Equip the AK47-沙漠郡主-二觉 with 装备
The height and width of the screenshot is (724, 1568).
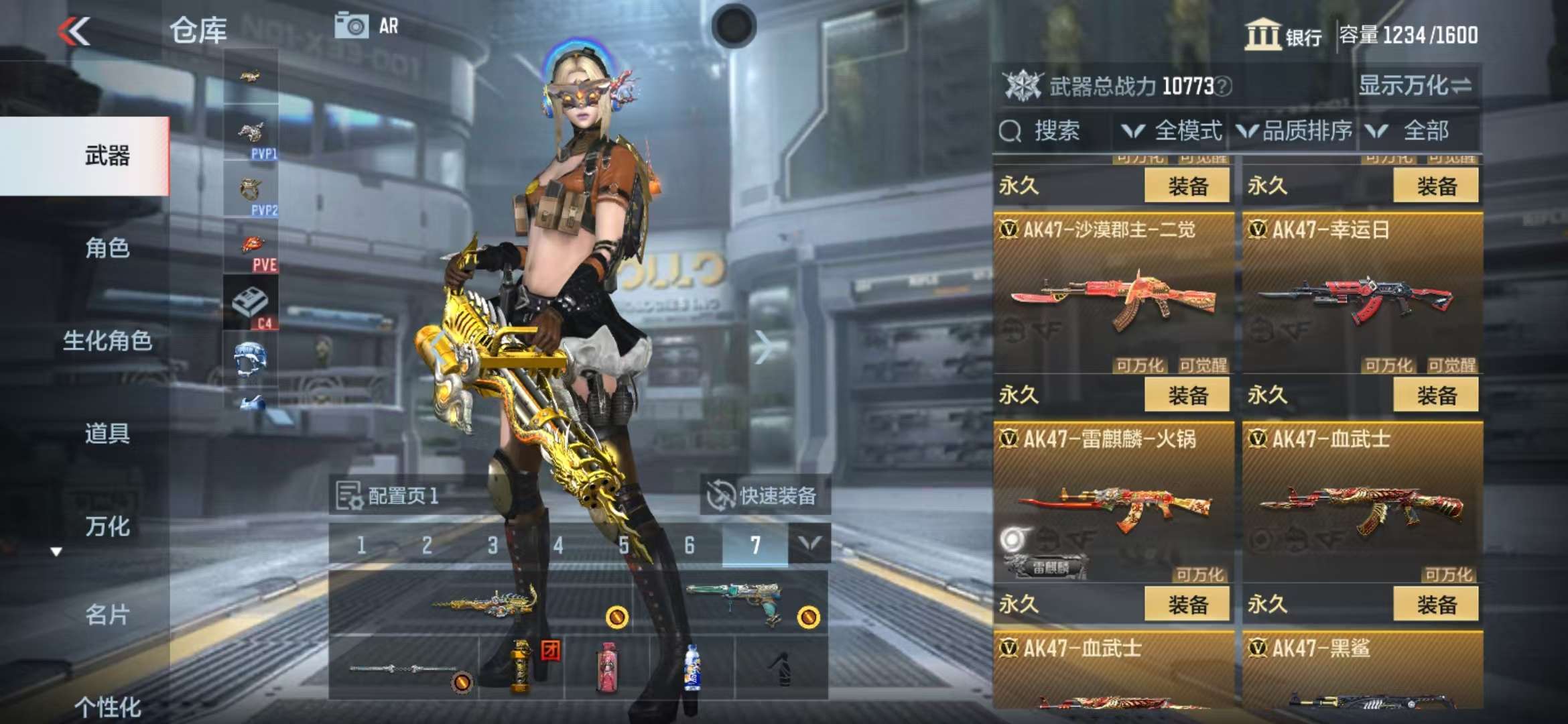(1187, 395)
